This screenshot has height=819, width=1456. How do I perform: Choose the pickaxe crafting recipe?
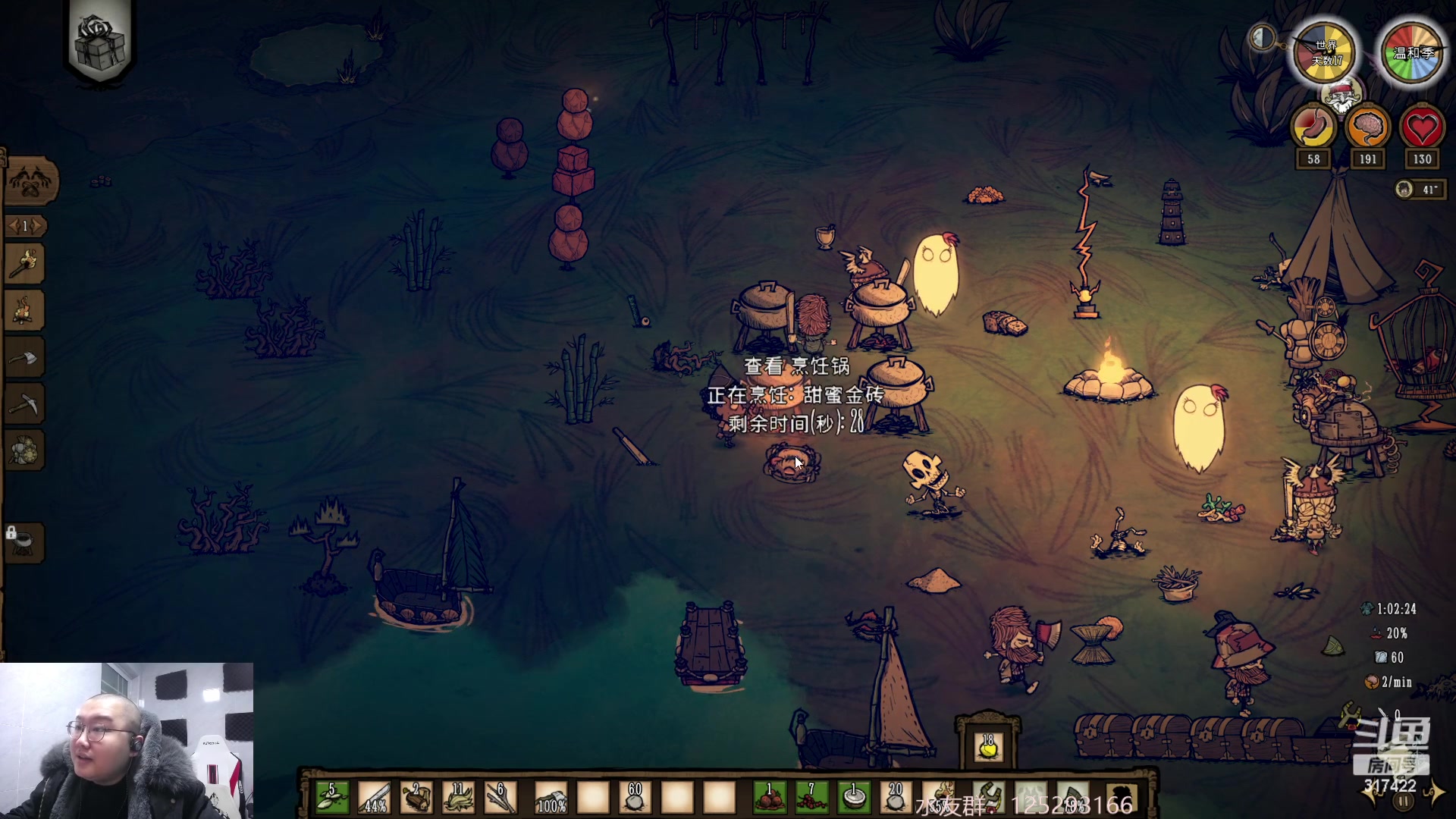(25, 404)
